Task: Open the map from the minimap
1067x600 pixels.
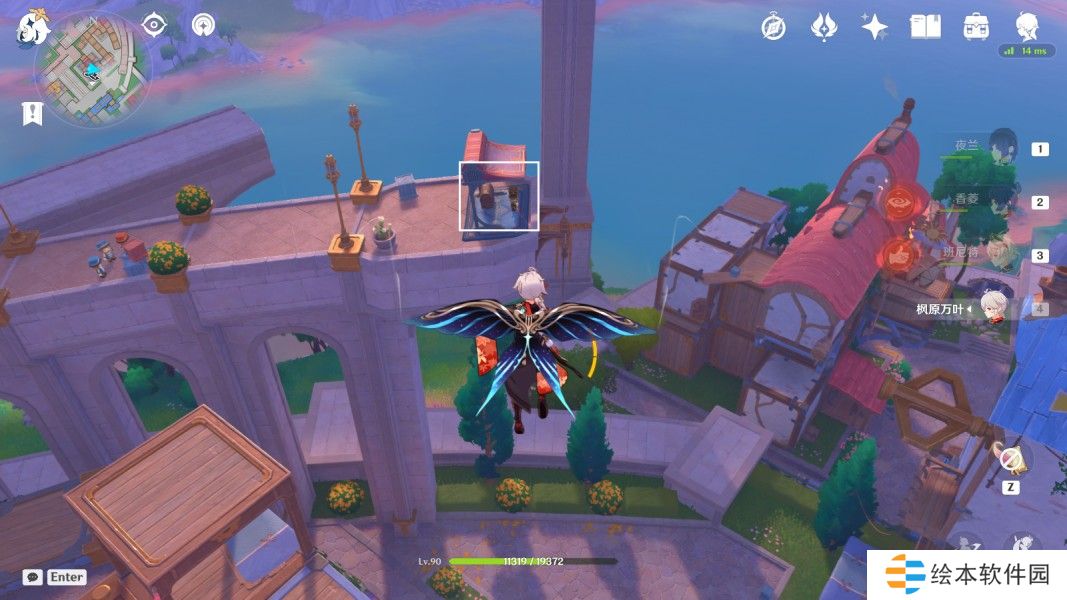Action: point(92,70)
